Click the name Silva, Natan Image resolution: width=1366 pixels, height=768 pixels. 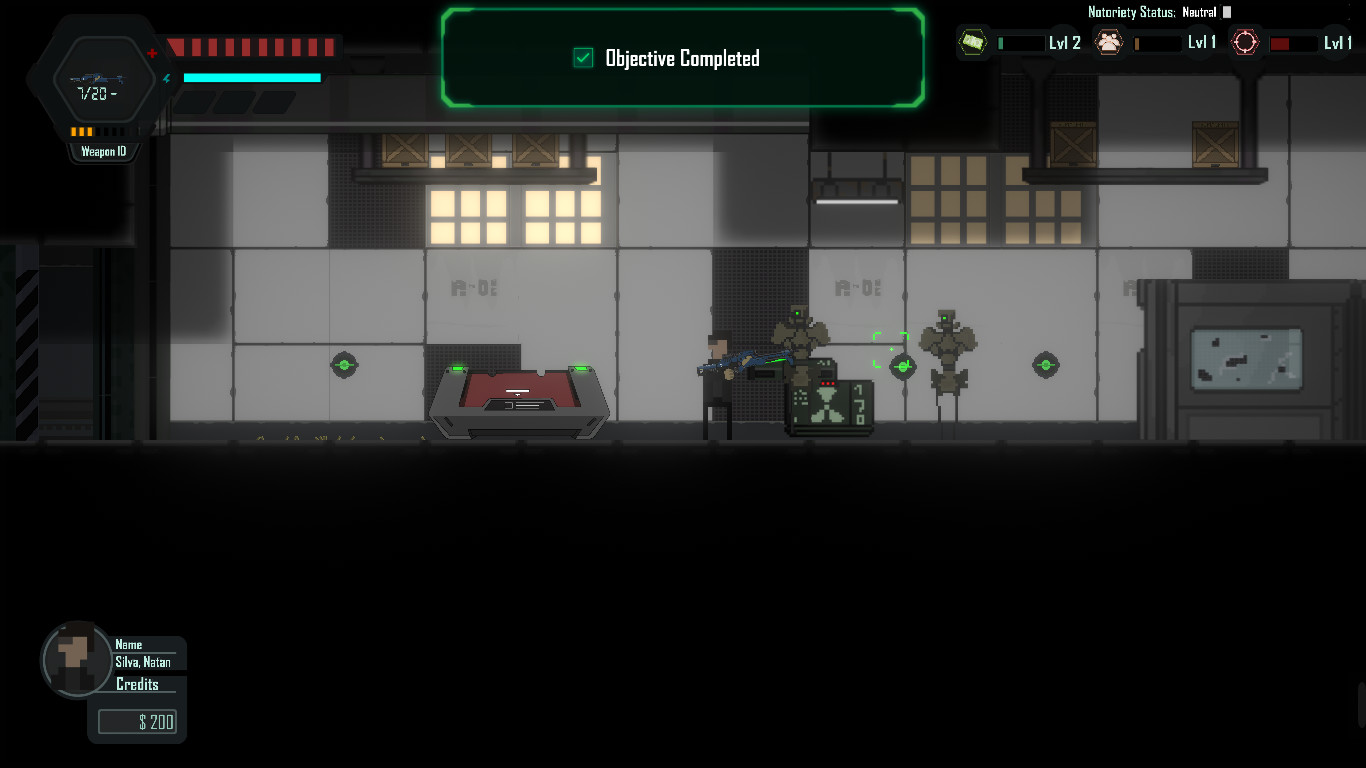pos(143,662)
